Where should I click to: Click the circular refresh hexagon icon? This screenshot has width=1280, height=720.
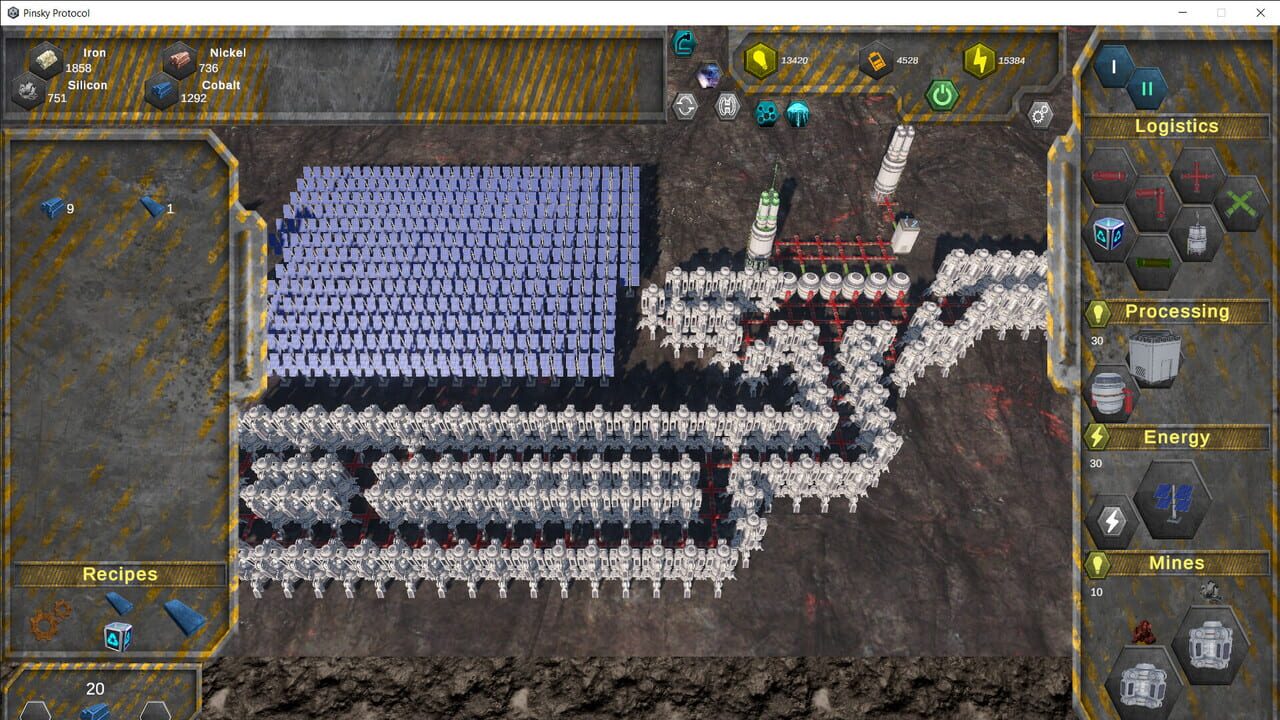pos(687,104)
